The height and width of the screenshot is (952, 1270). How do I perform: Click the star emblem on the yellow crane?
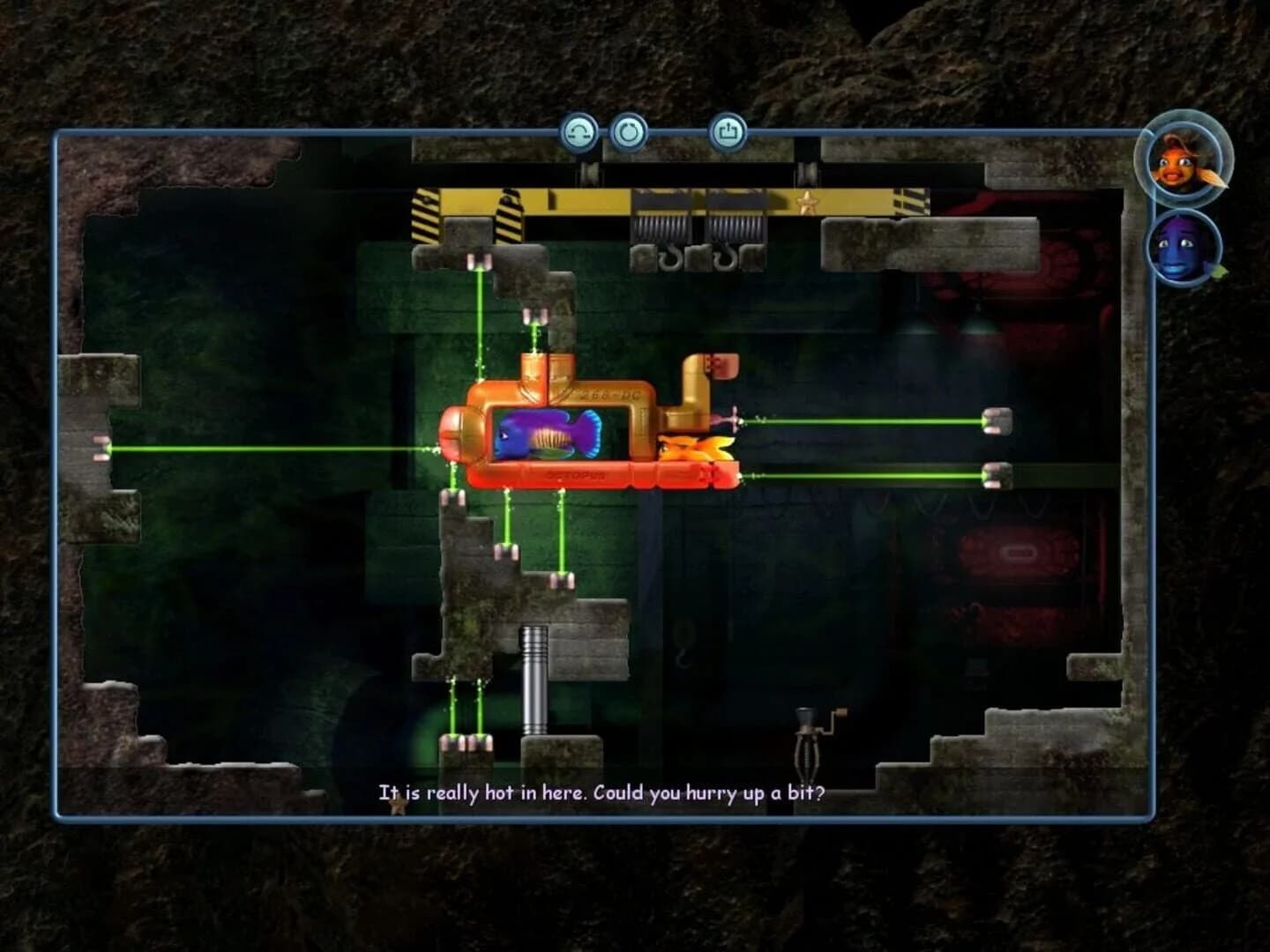[x=807, y=201]
